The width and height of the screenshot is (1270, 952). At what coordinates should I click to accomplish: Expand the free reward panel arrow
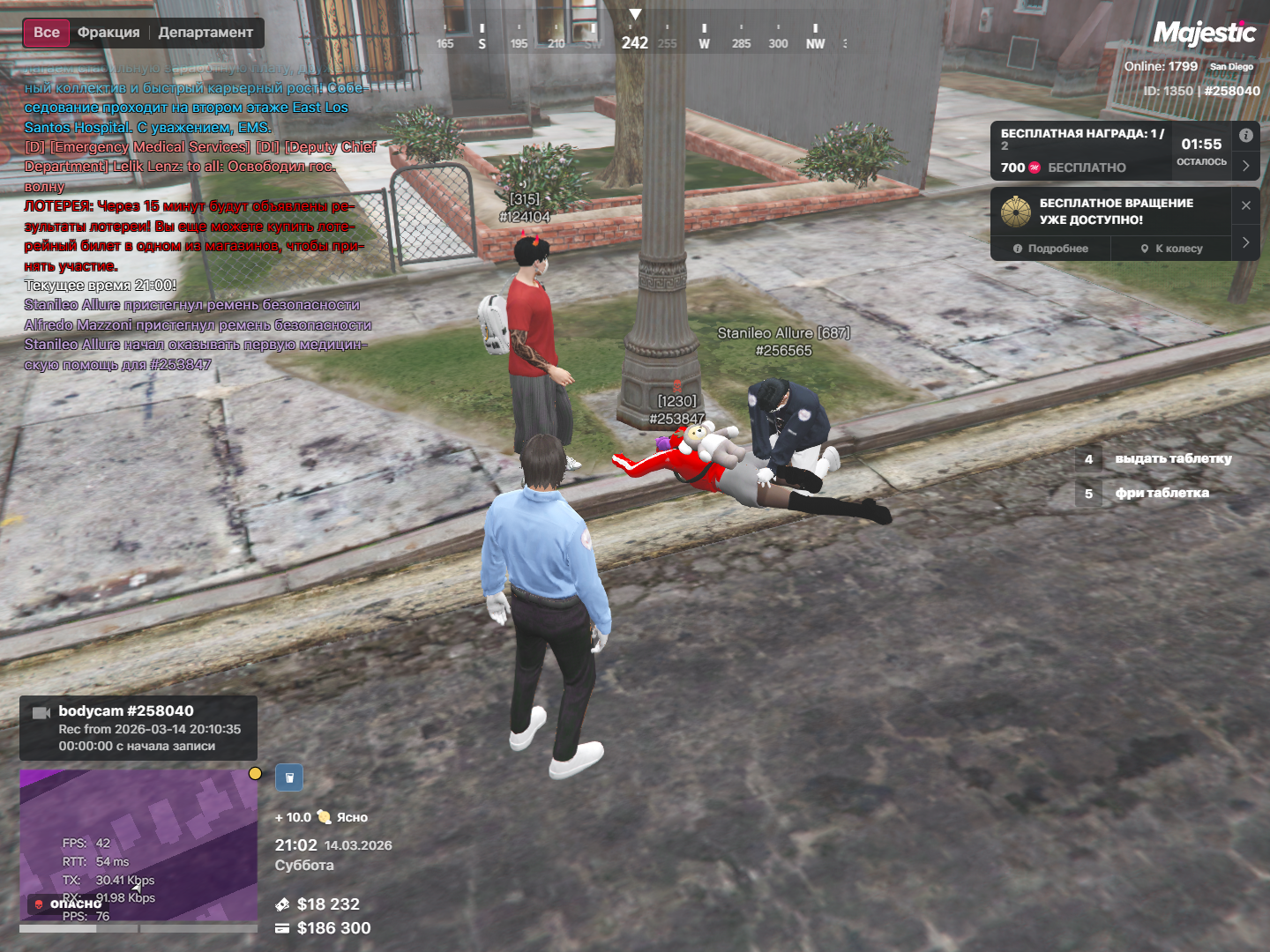click(x=1245, y=166)
